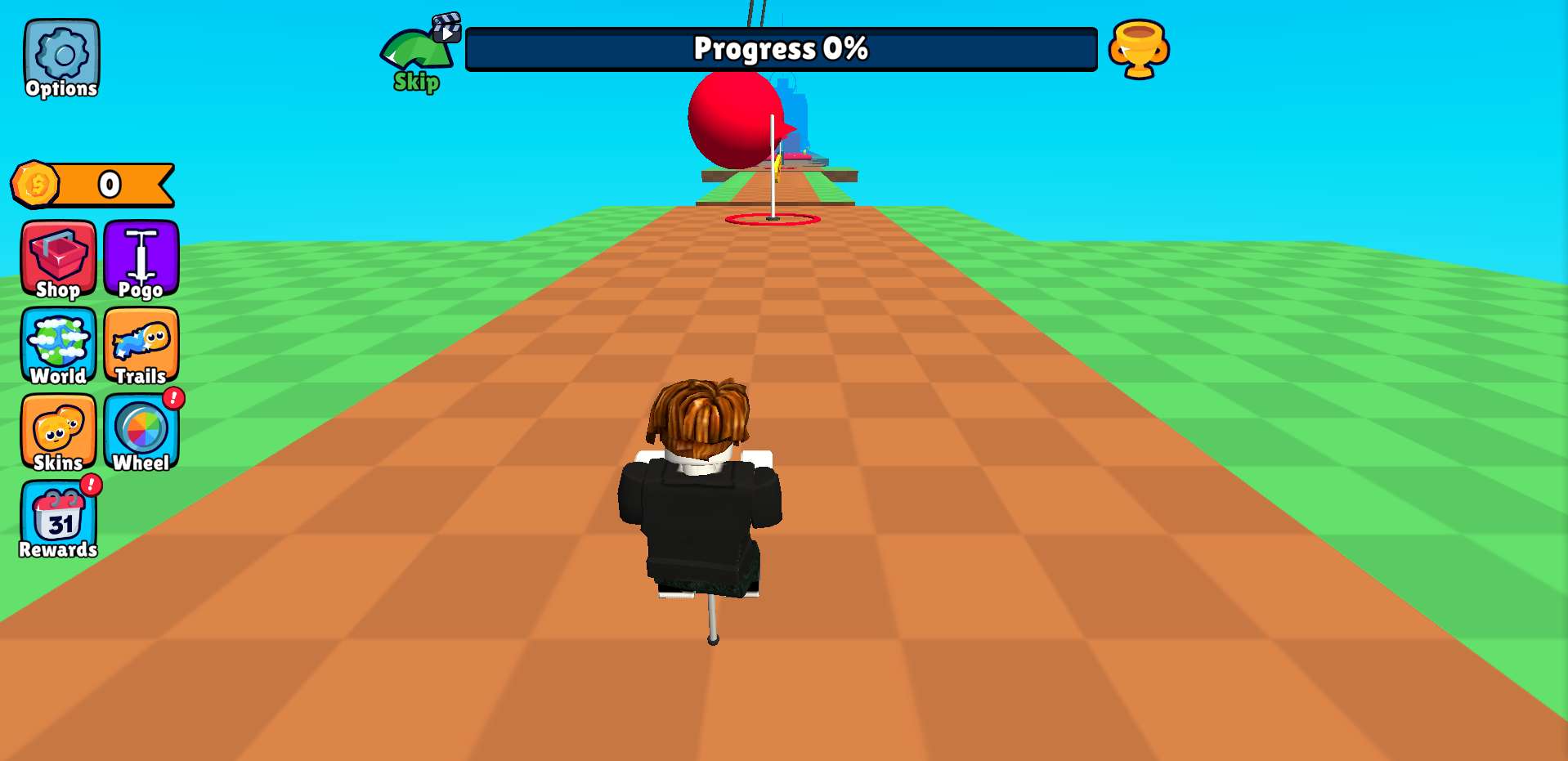
Task: Click the gold coin icon
Action: [35, 184]
